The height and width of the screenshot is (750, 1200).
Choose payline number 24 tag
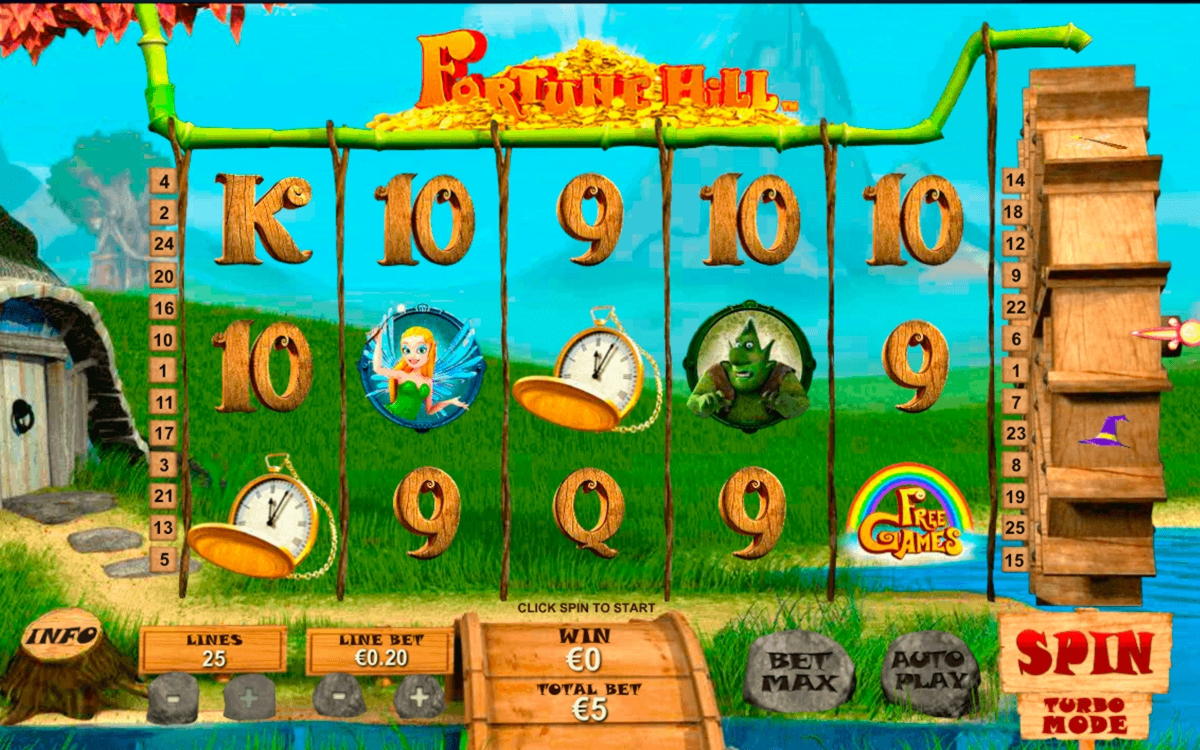(x=163, y=244)
